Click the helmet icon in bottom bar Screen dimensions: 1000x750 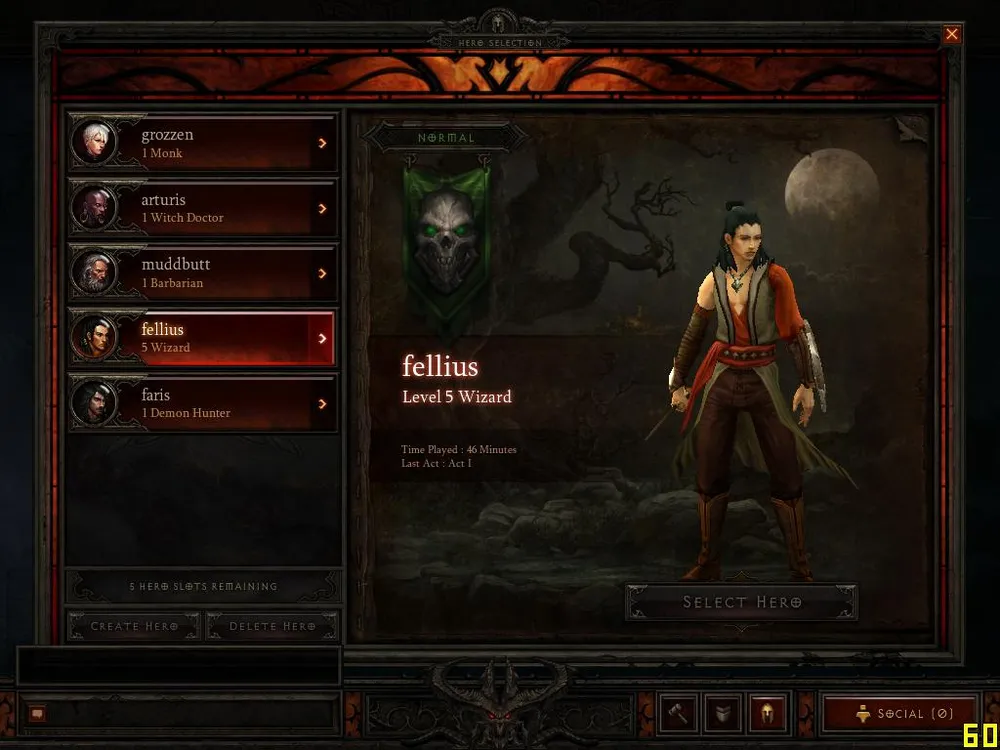tap(768, 714)
